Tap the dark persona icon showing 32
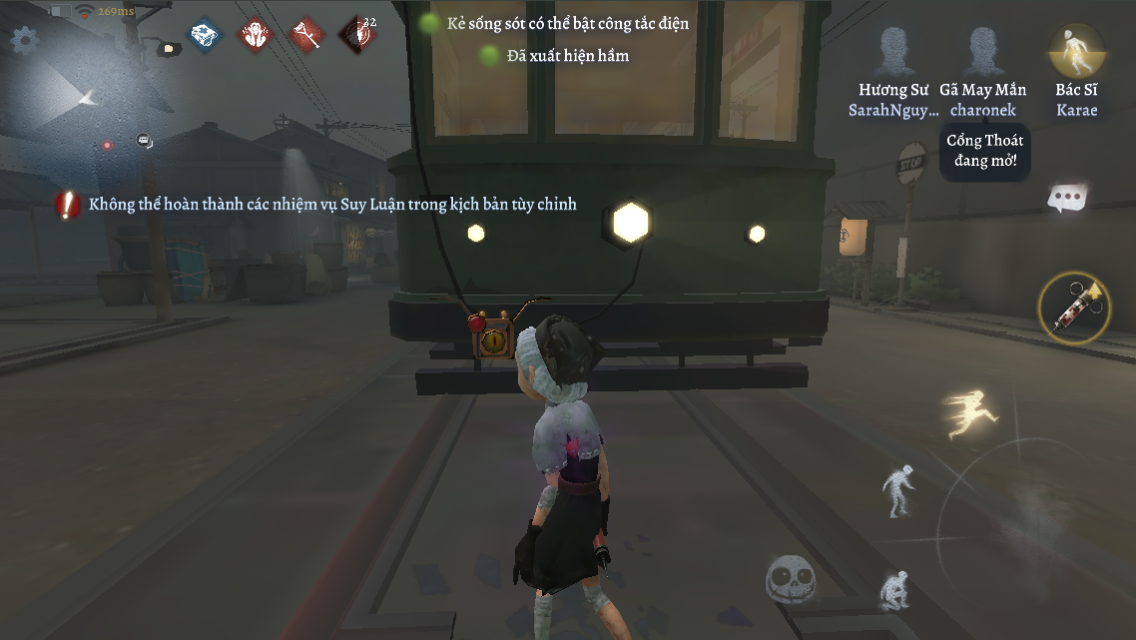Screen dimensions: 1136x640 point(357,35)
